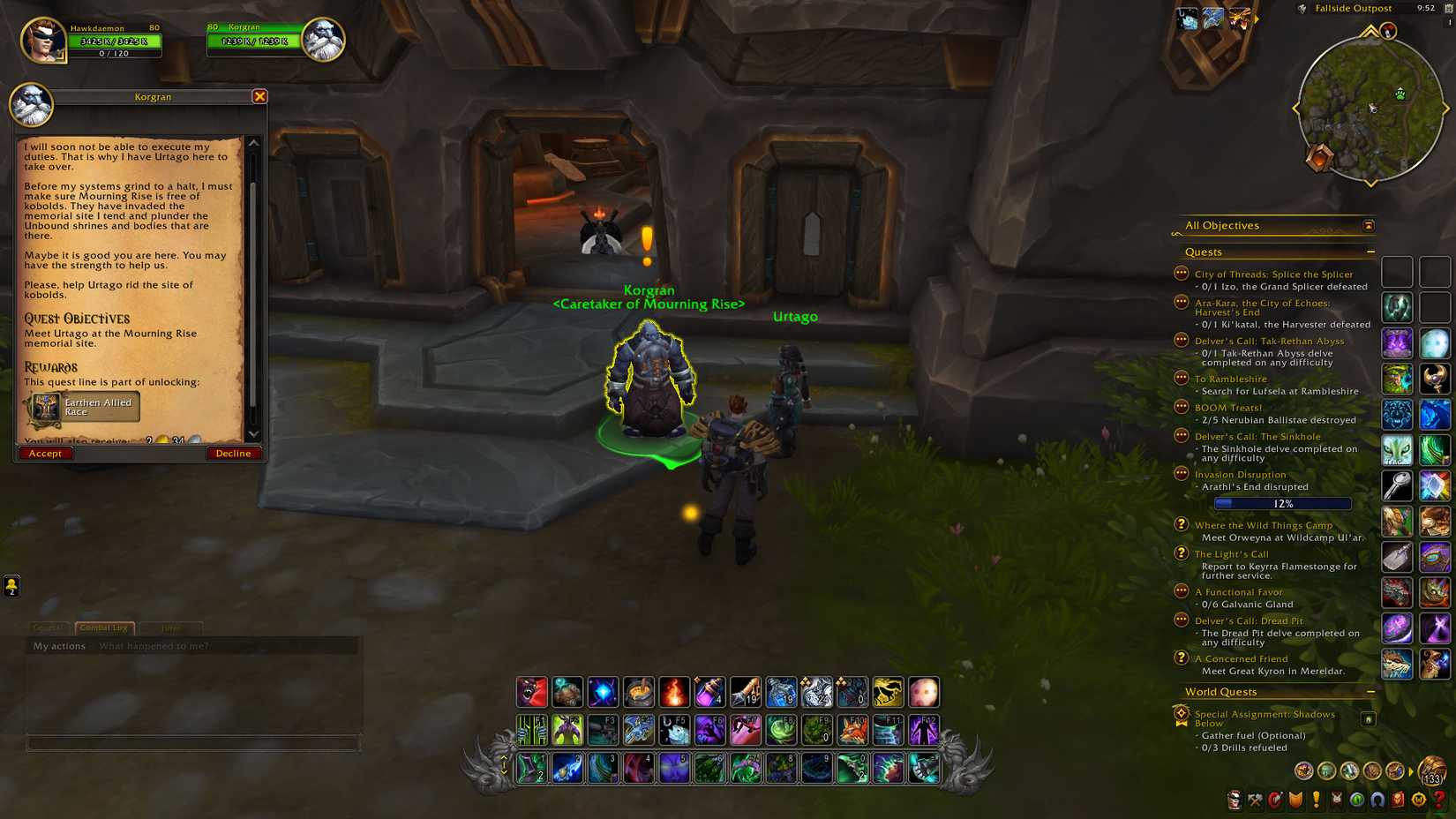
Task: Use the key quest item beside The Sinkhole quest
Action: click(1398, 485)
